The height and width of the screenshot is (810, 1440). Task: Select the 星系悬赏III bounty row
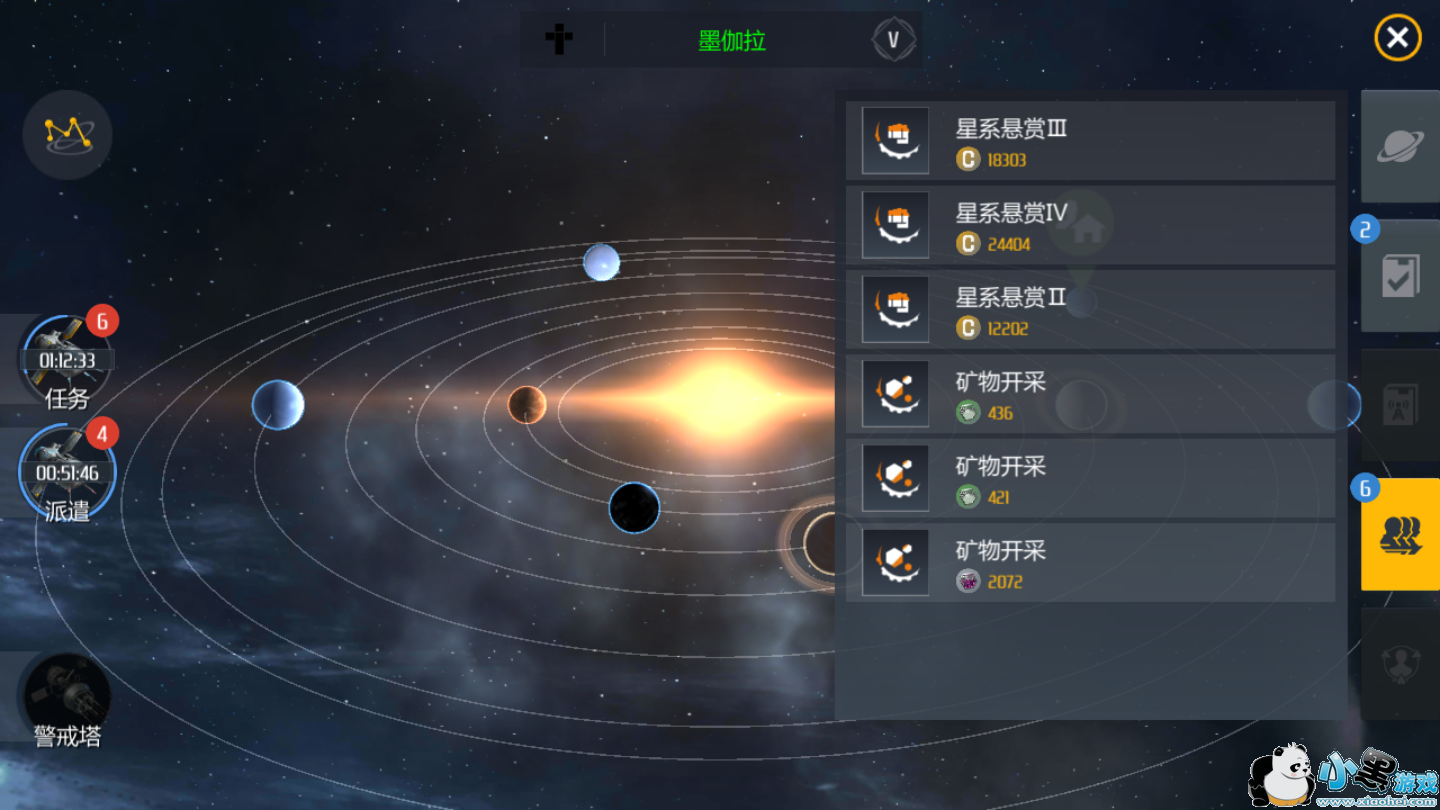[1090, 141]
